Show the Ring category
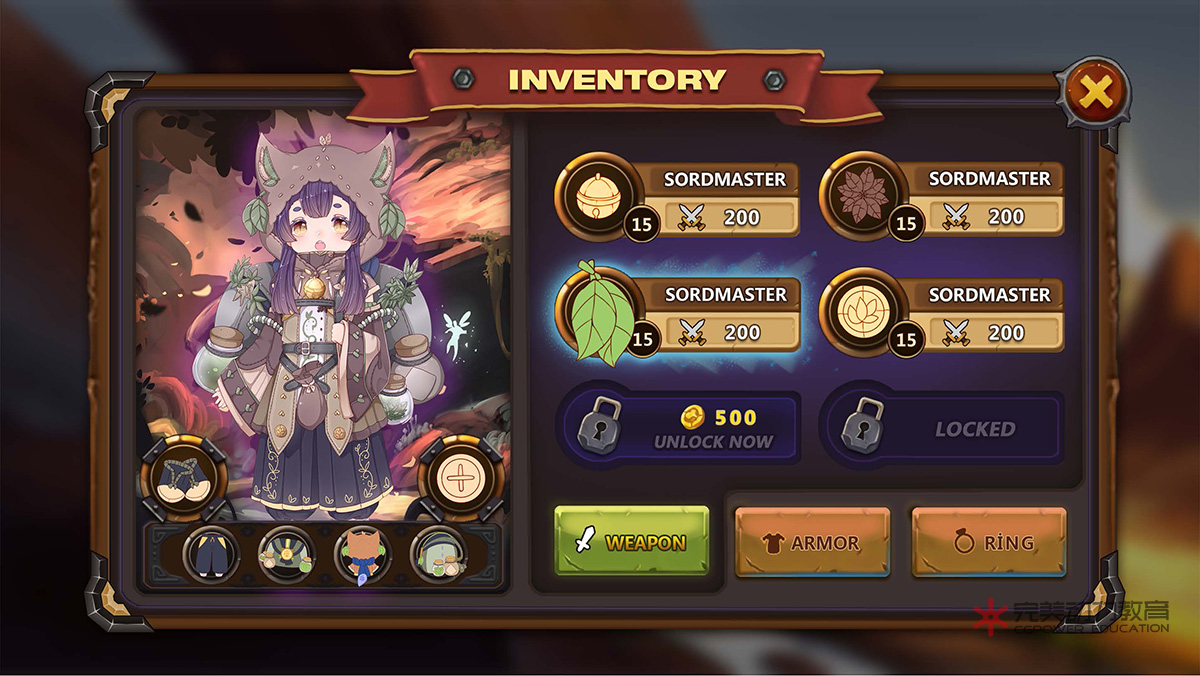Screen dimensions: 1200x676 tap(989, 542)
